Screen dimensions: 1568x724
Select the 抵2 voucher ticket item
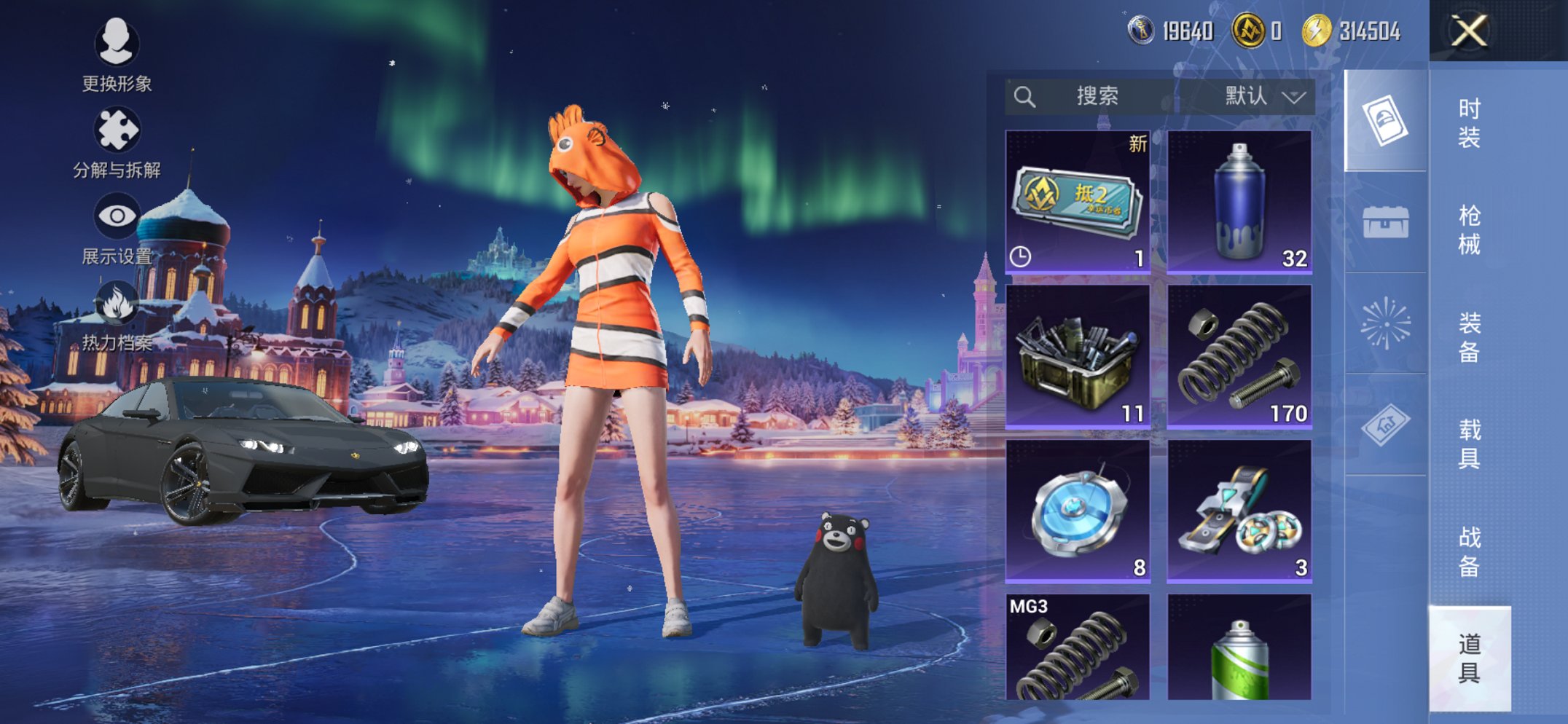pyautogui.click(x=1078, y=202)
